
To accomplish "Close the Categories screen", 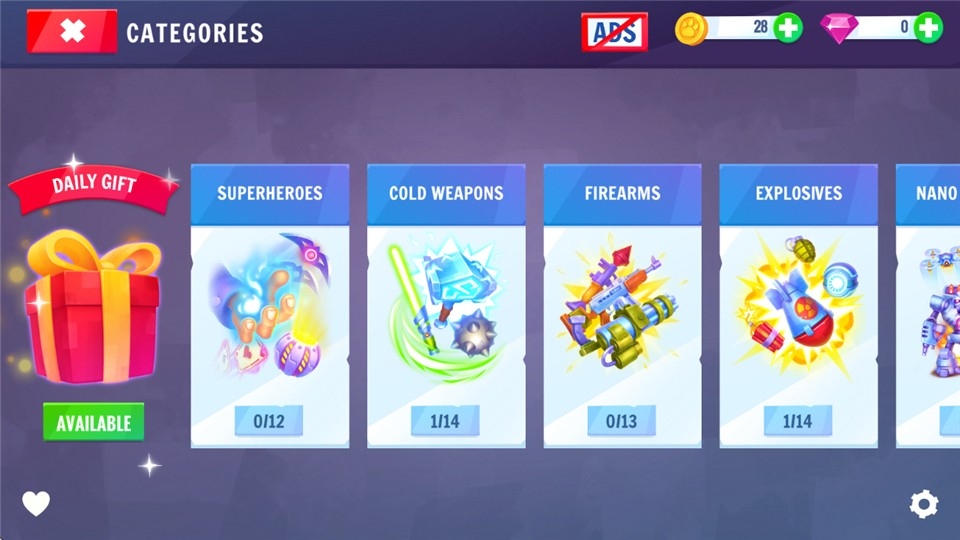I will point(72,31).
